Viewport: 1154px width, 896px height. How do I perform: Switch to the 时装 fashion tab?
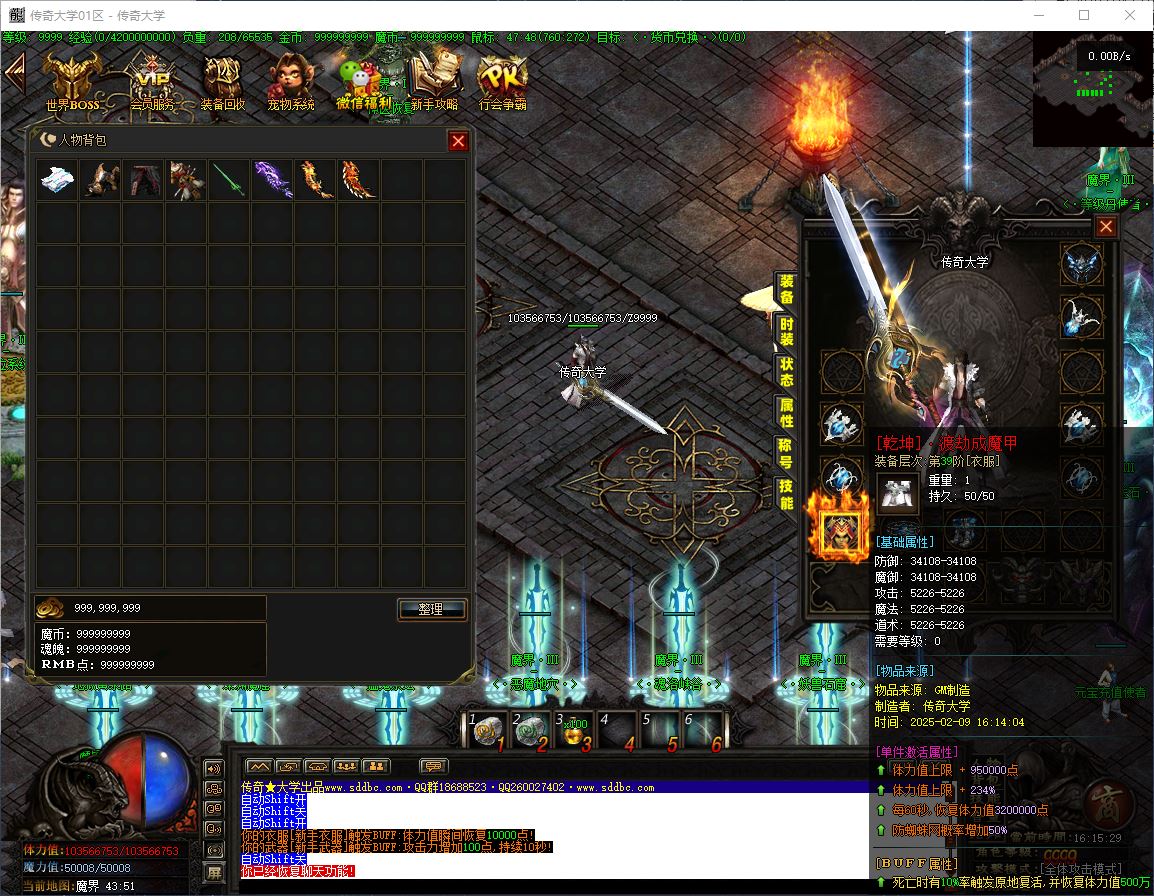coord(786,332)
